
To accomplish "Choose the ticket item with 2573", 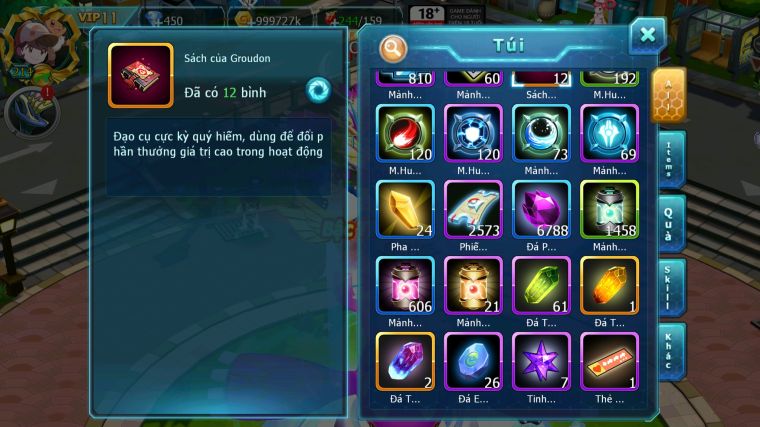I will [473, 210].
